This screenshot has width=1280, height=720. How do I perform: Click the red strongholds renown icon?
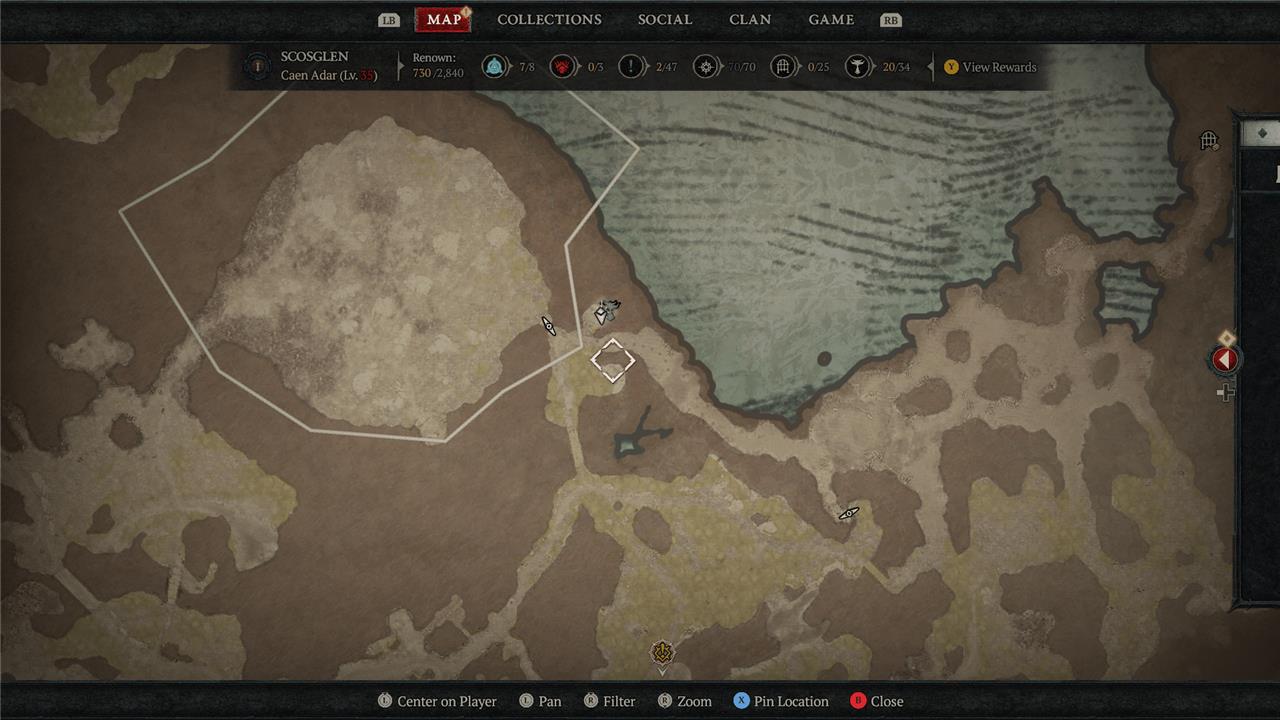point(562,67)
